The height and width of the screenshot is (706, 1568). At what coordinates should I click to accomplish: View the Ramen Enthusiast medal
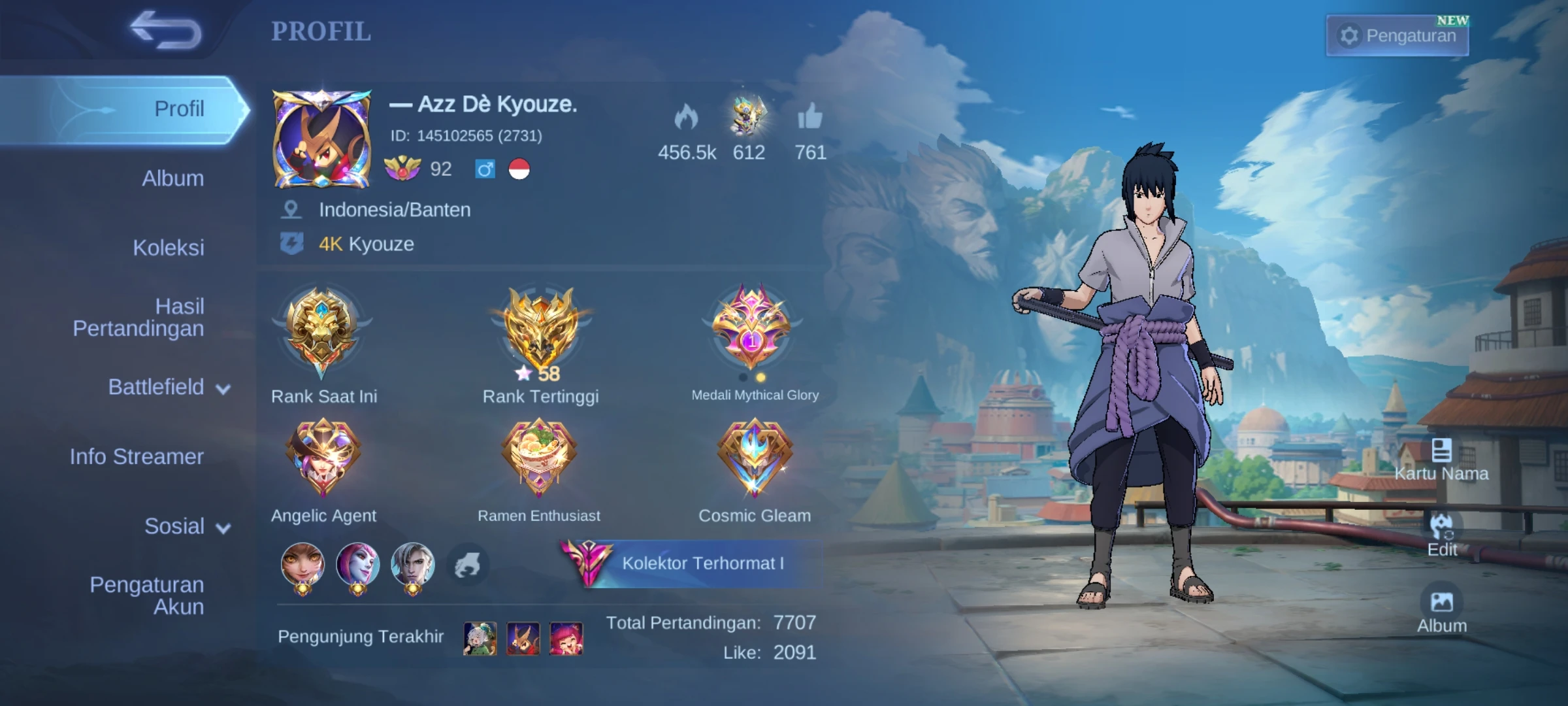point(541,456)
